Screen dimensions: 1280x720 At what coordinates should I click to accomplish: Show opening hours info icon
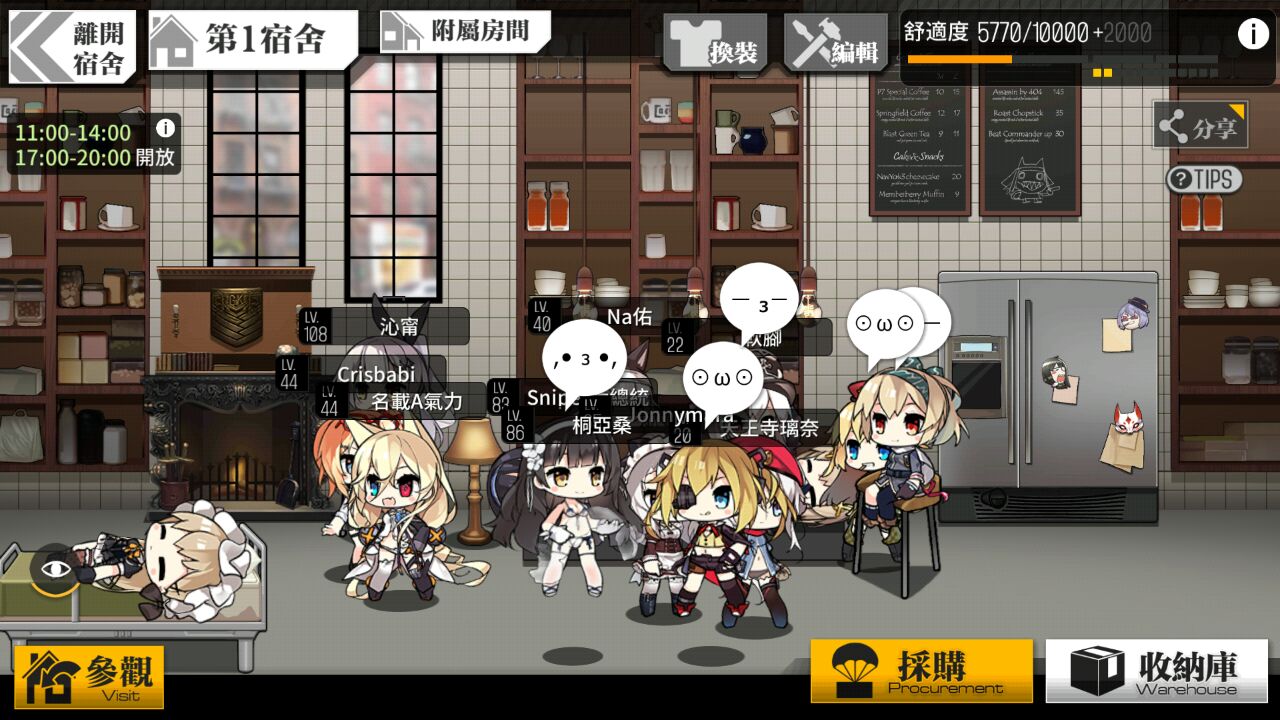[166, 128]
